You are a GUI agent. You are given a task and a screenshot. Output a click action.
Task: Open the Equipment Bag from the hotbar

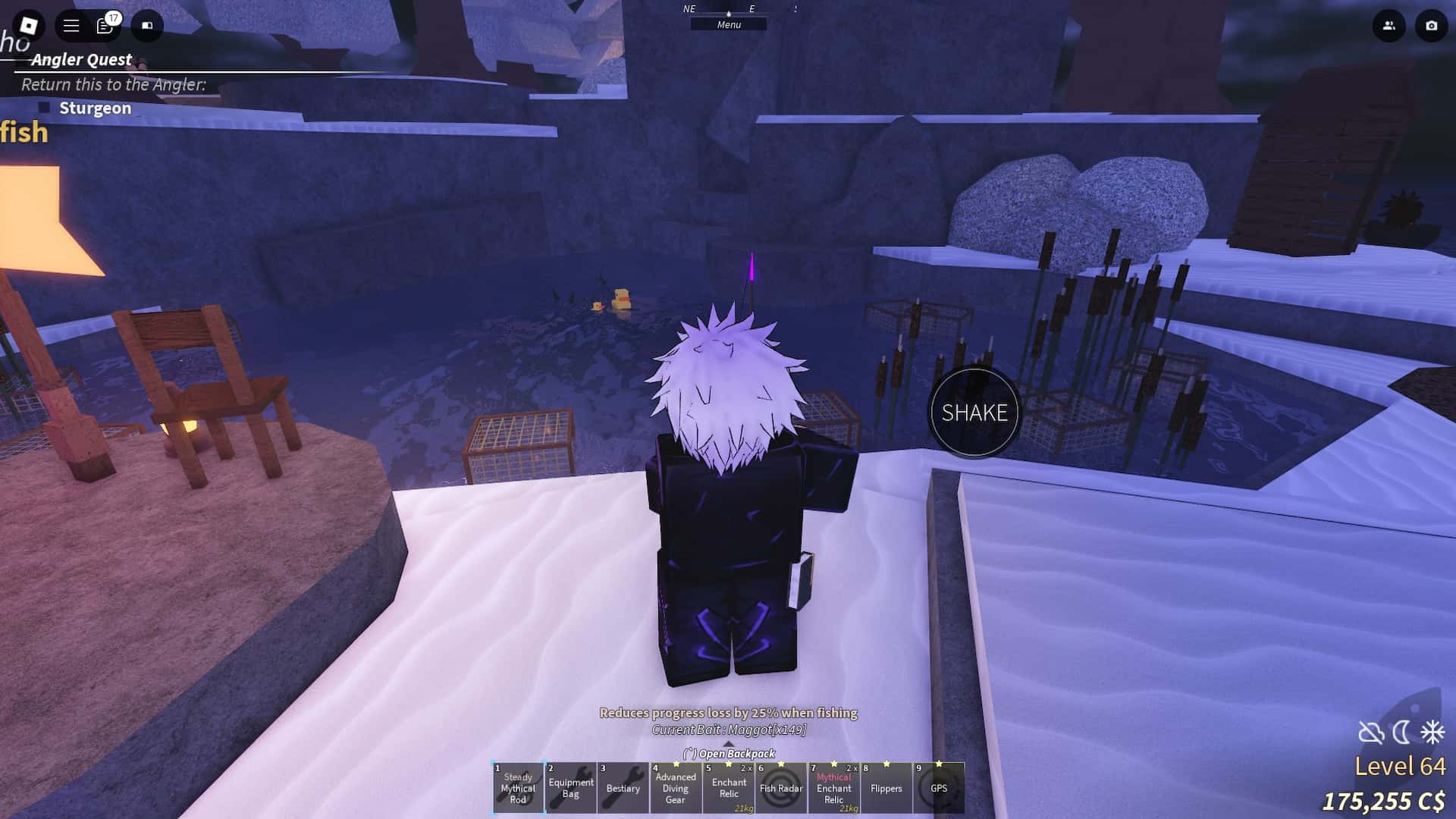coord(570,789)
